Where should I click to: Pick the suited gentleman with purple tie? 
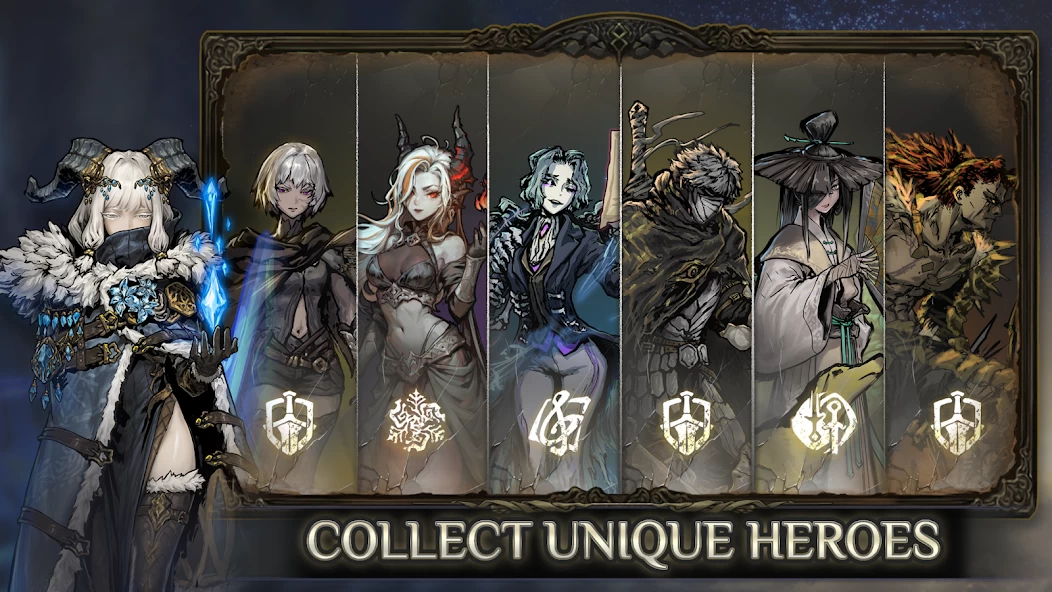coord(554,270)
